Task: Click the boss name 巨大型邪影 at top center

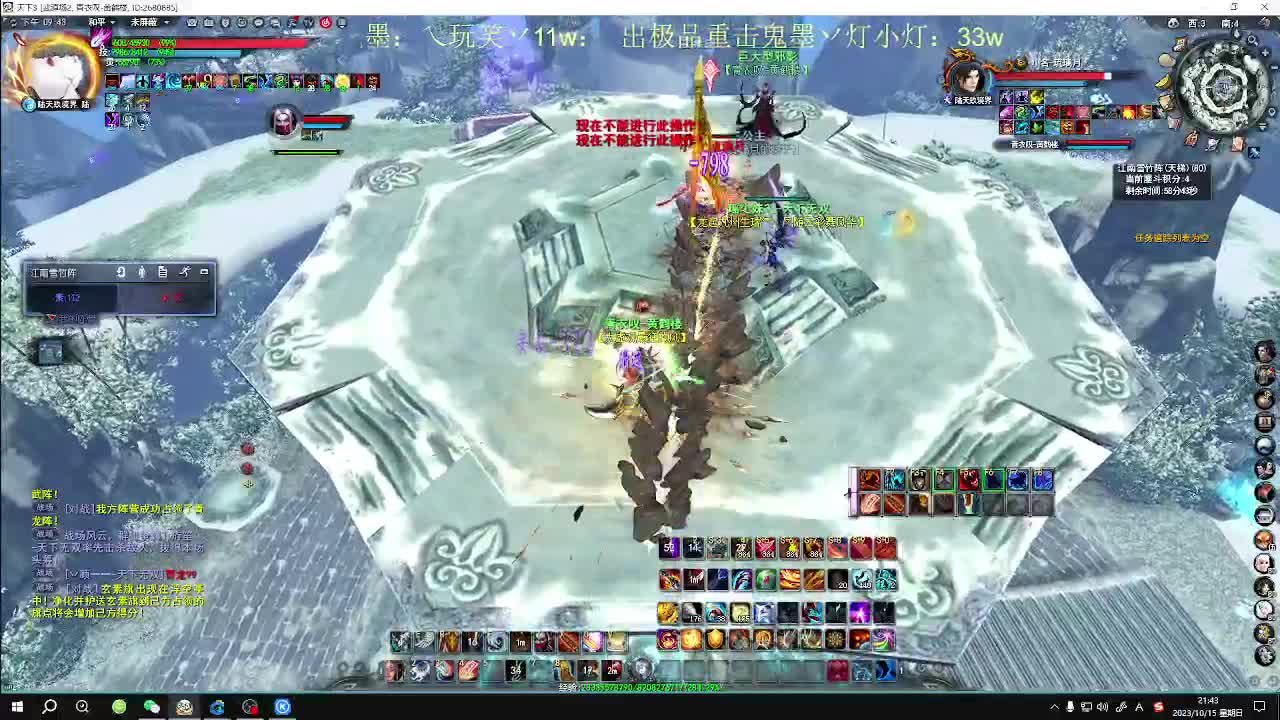Action: click(770, 57)
